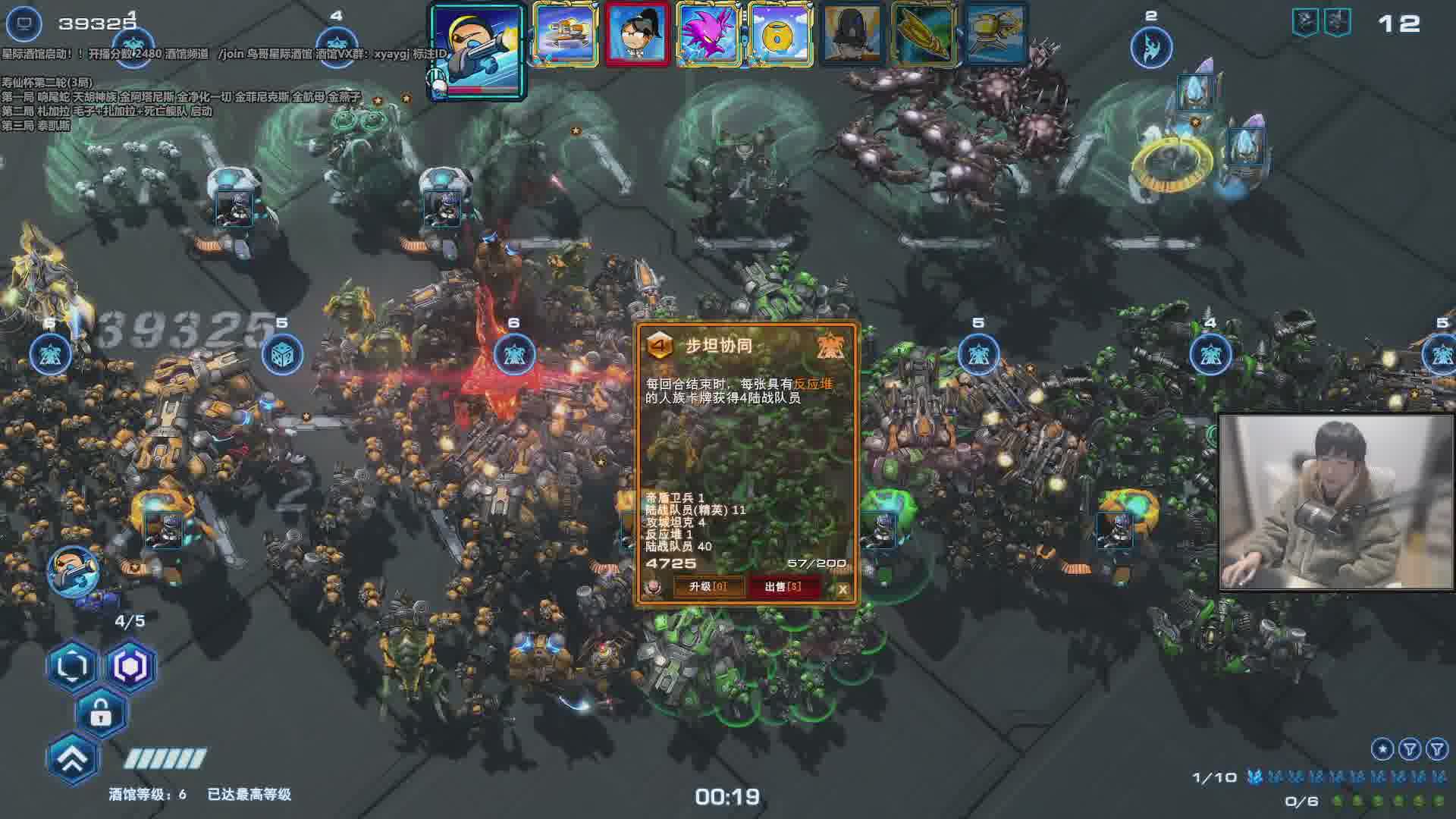Choose the red-framed ponytail girl player portrait
Screen dimensions: 1456x819
point(637,34)
